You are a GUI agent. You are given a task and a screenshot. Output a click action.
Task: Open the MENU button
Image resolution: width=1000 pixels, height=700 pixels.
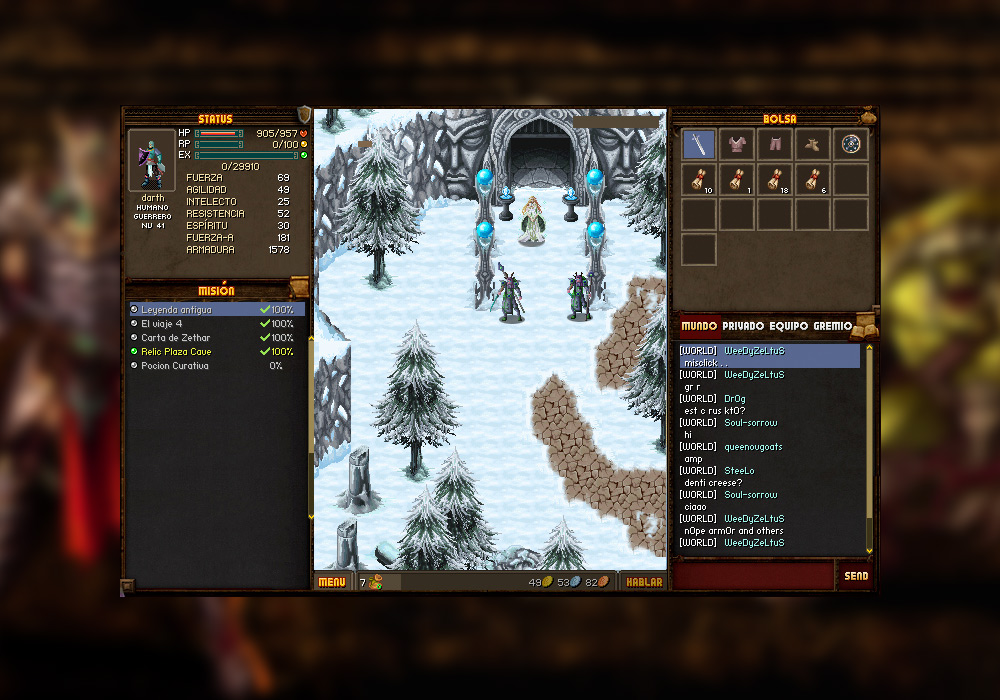pos(332,582)
